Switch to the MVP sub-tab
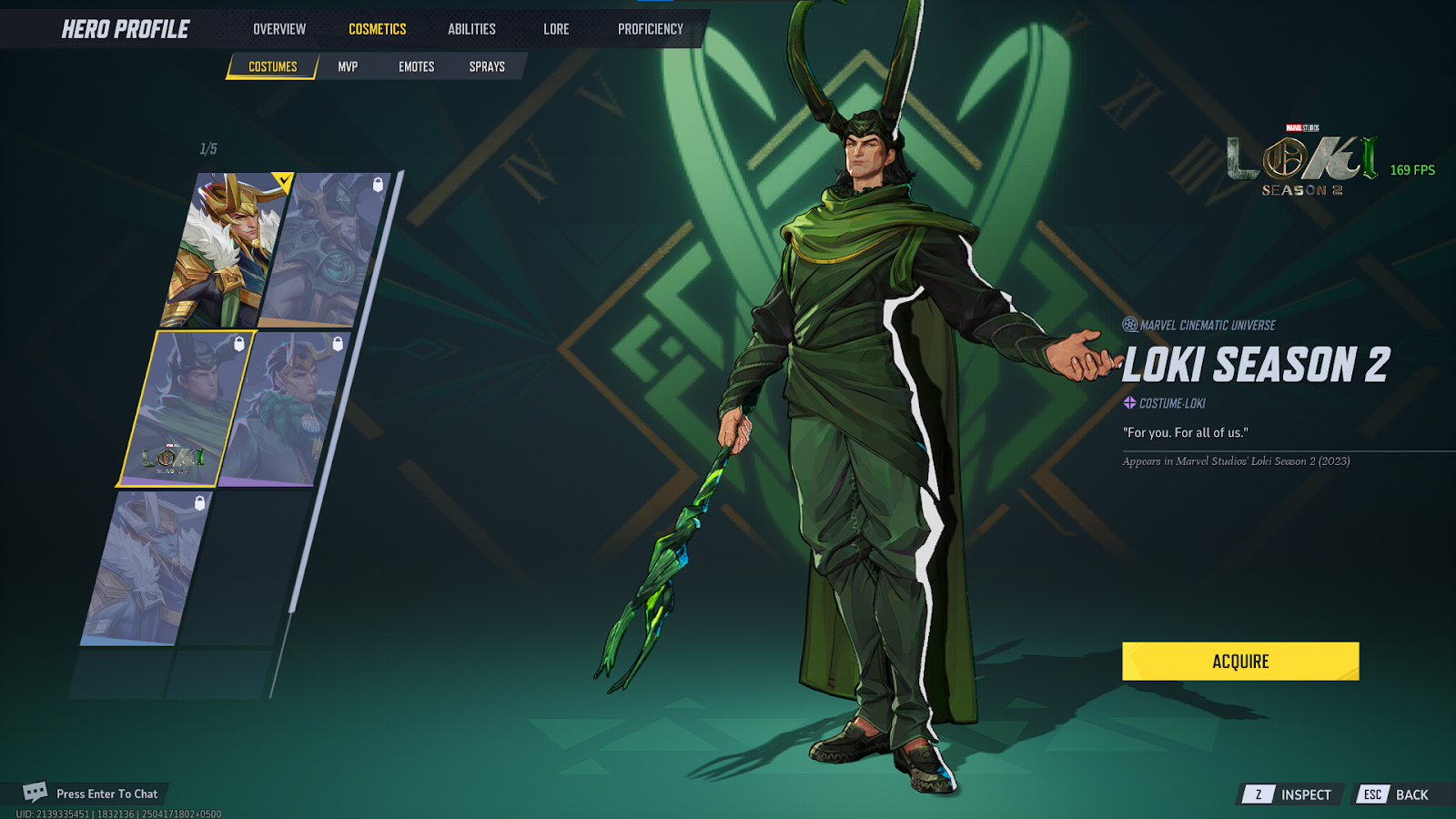The width and height of the screenshot is (1456, 819). 348,66
